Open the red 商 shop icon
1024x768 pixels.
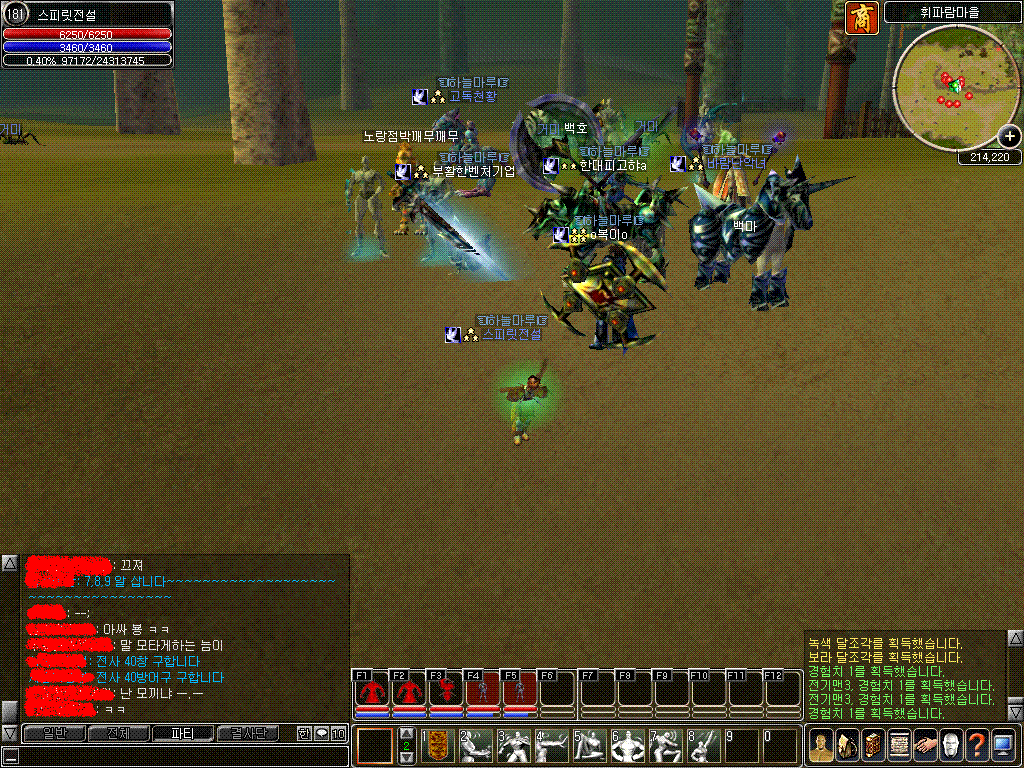(861, 17)
